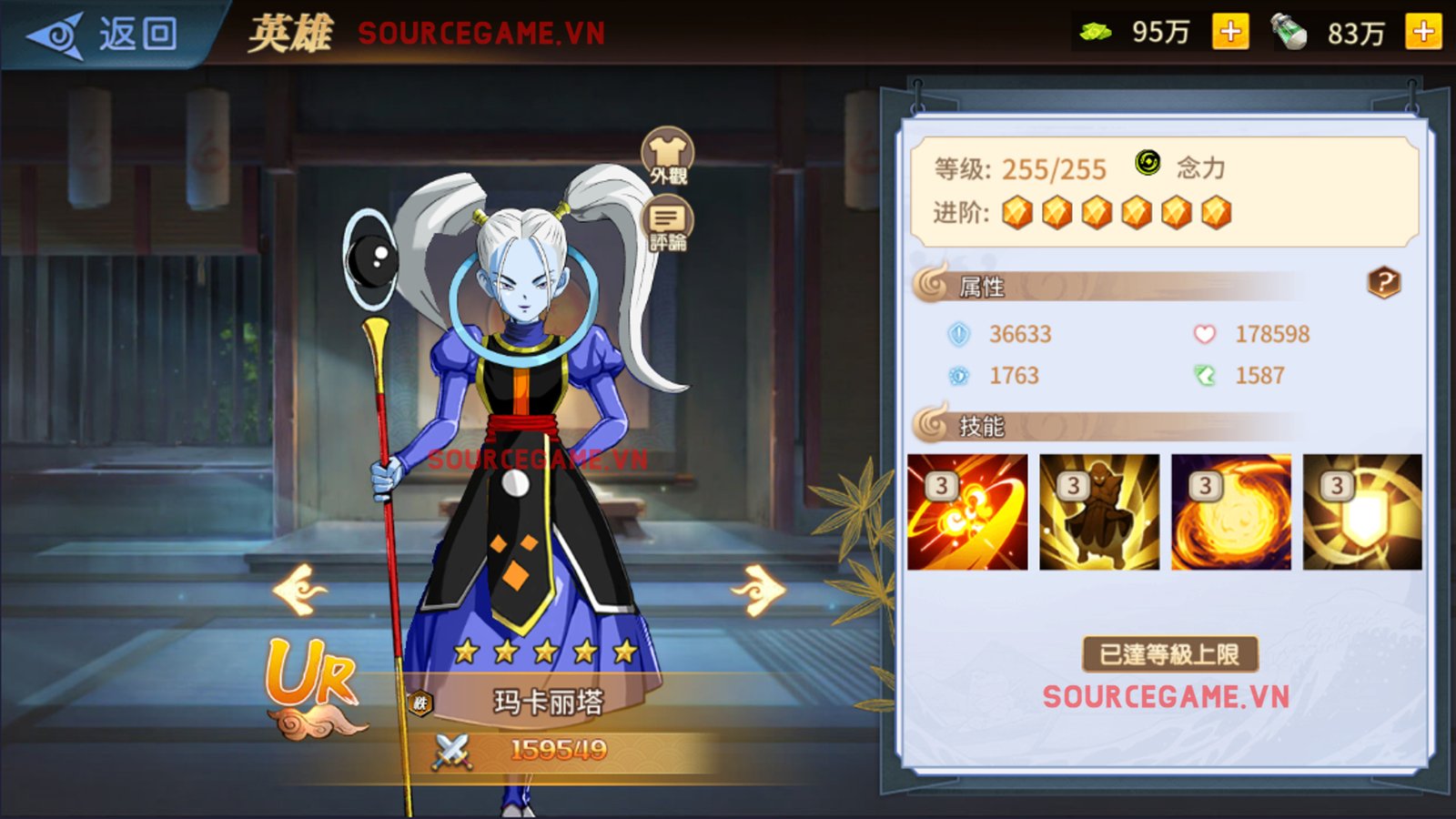
Task: Show the attributes help question mark
Action: tap(1384, 283)
